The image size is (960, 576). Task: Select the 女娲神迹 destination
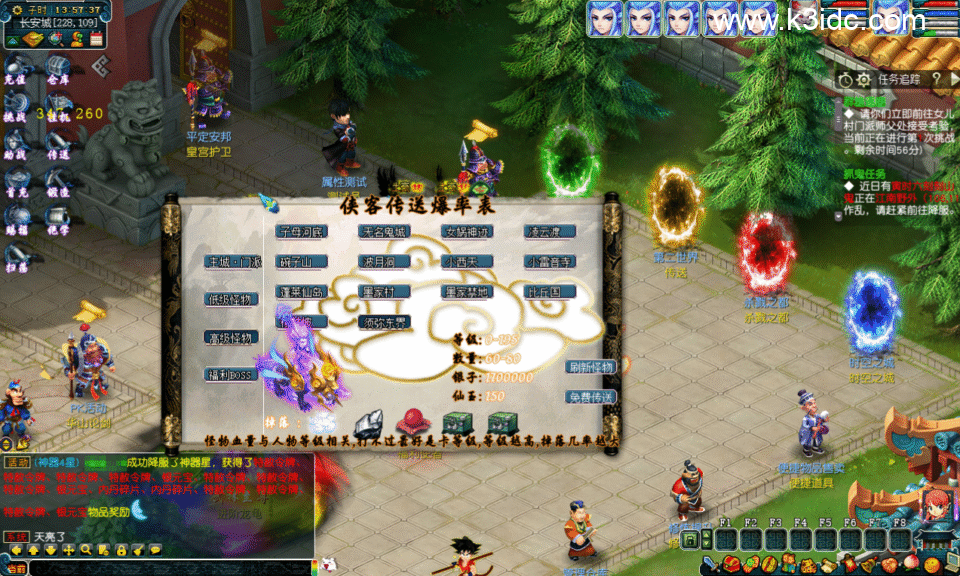click(467, 232)
